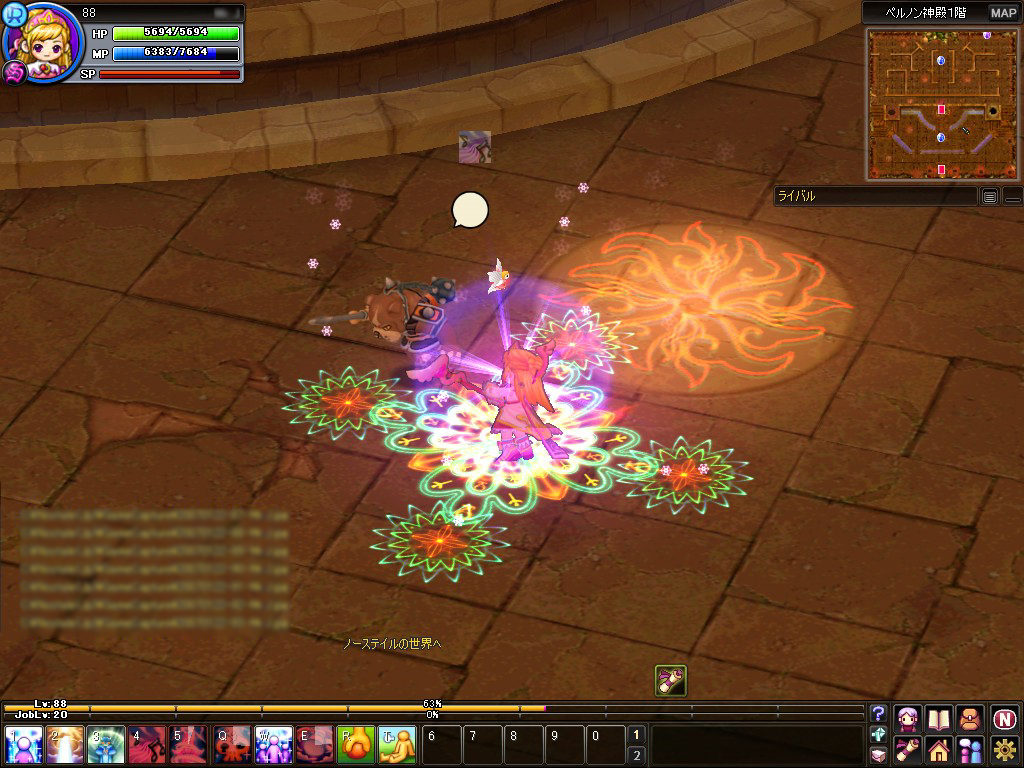
Task: Open the gear settings menu
Action: click(x=1004, y=749)
